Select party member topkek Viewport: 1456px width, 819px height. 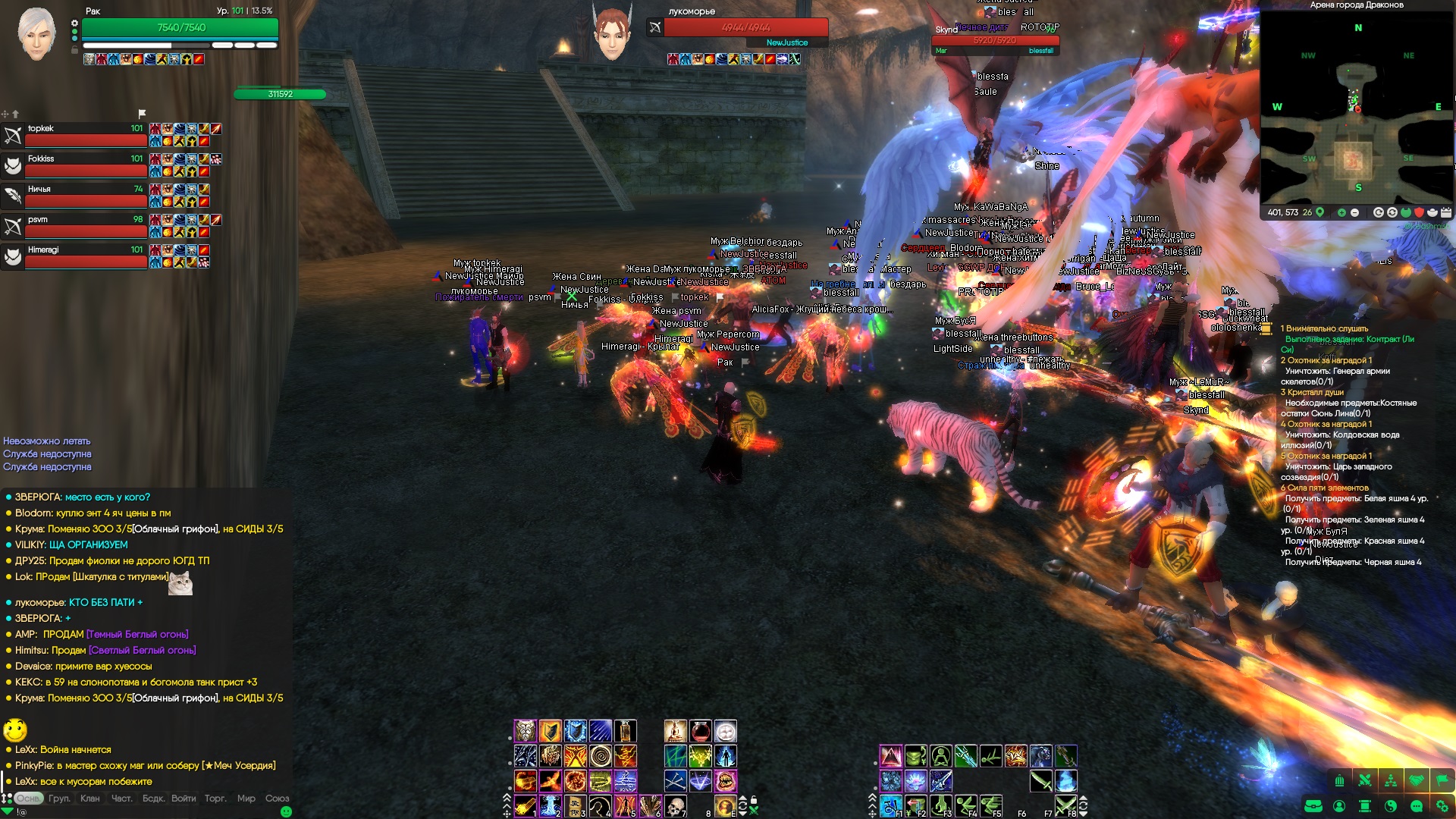coord(76,136)
